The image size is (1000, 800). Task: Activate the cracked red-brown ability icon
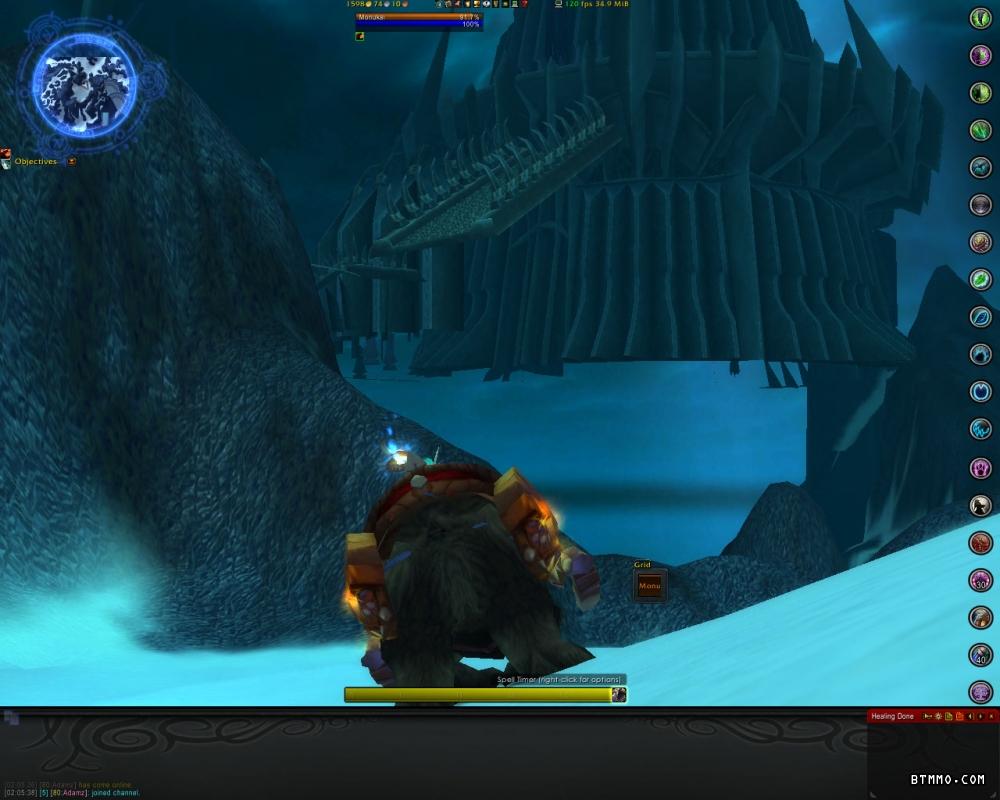[981, 543]
